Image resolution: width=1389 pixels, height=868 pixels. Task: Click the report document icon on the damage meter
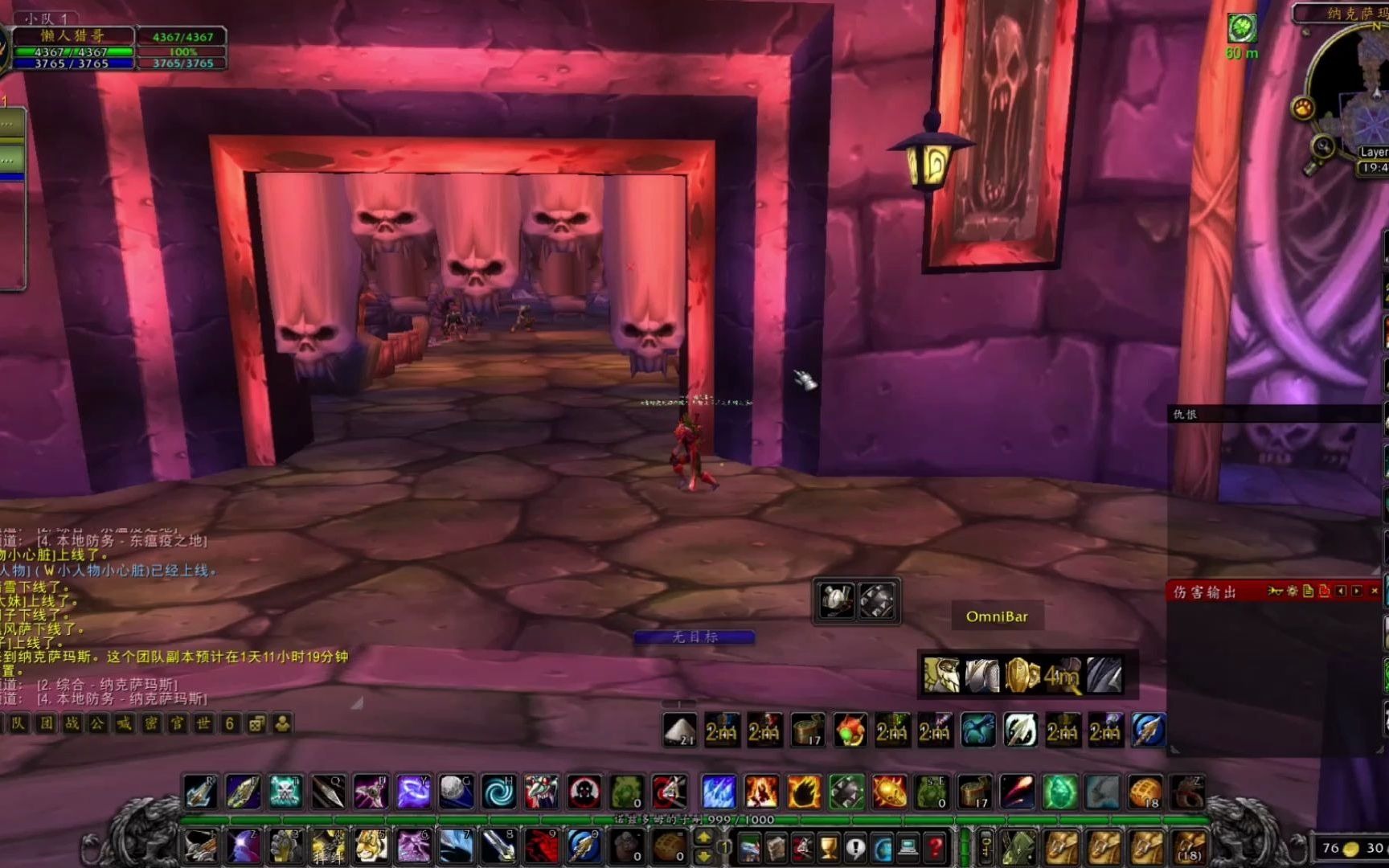point(1309,592)
